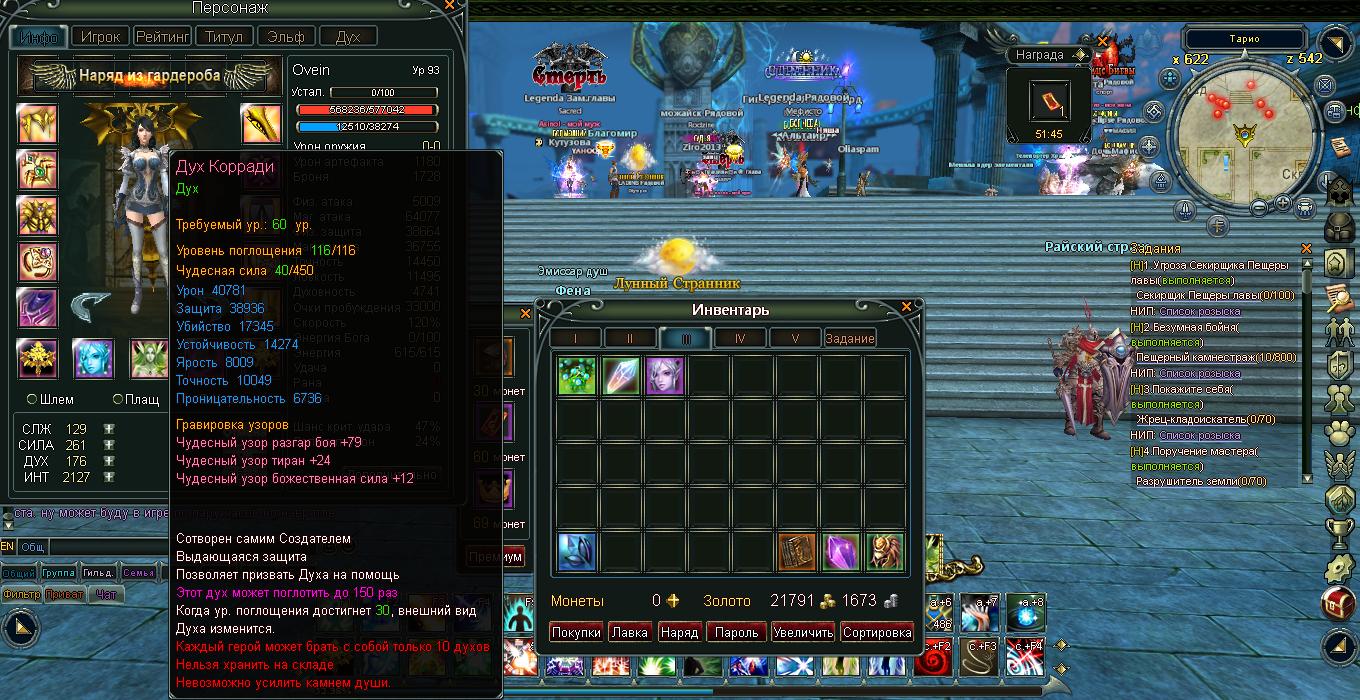Show the Эльф tab

click(286, 36)
